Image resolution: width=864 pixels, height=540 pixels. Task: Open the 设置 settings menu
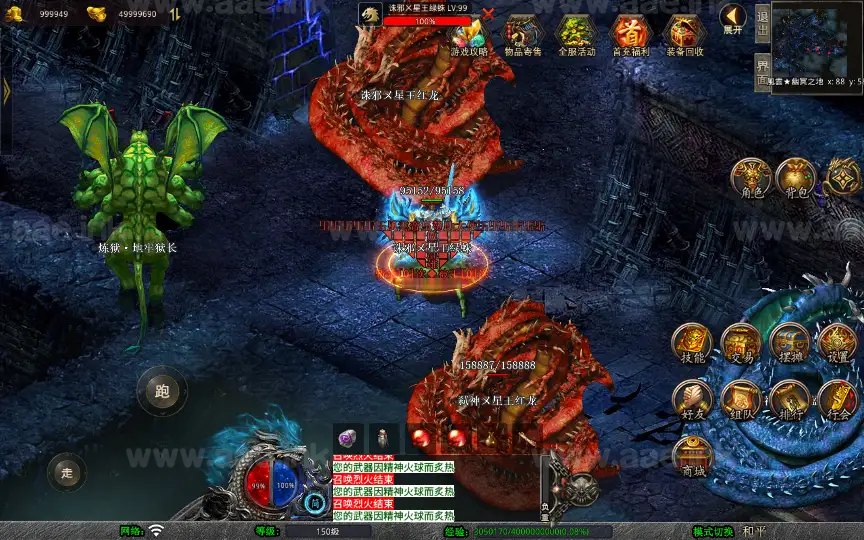coord(838,344)
